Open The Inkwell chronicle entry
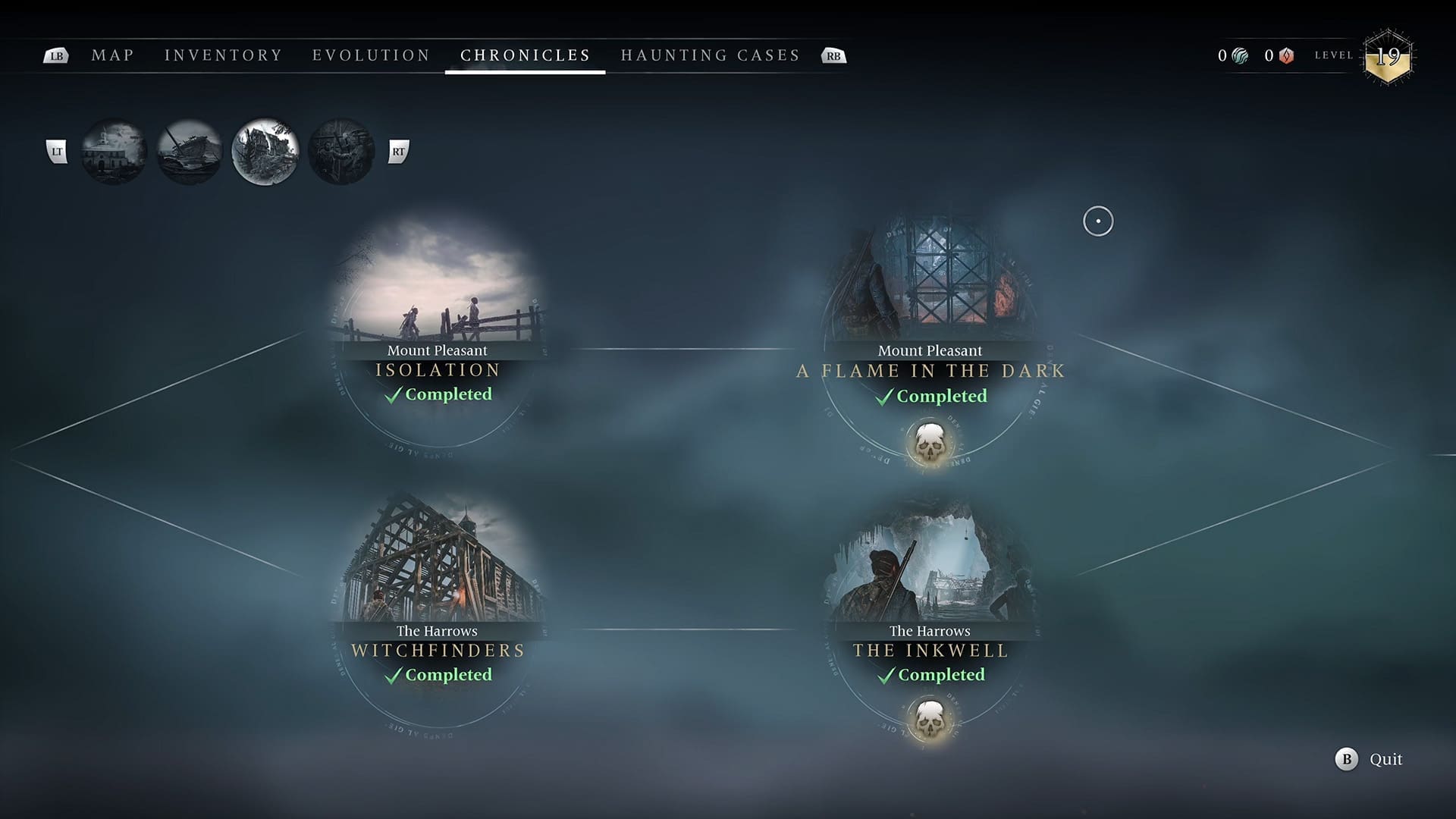 coord(930,599)
